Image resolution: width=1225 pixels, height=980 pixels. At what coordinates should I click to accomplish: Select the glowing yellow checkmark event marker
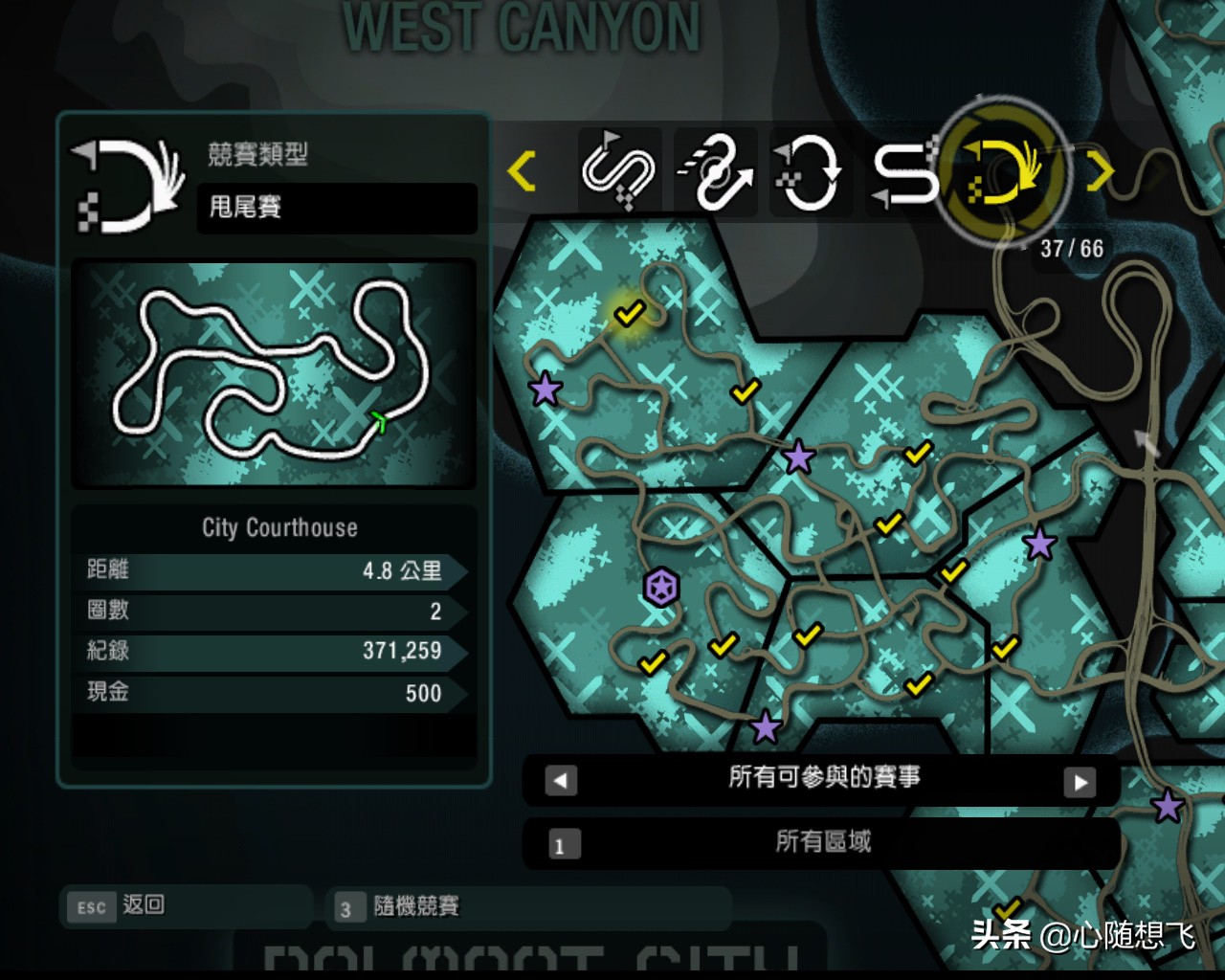click(629, 312)
